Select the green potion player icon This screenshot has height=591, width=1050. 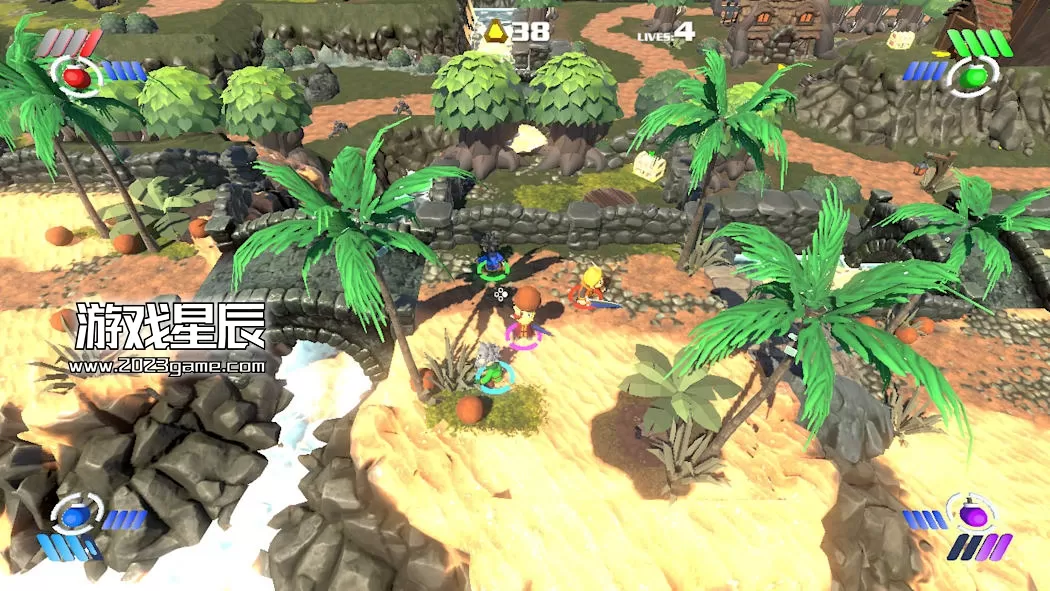click(973, 74)
